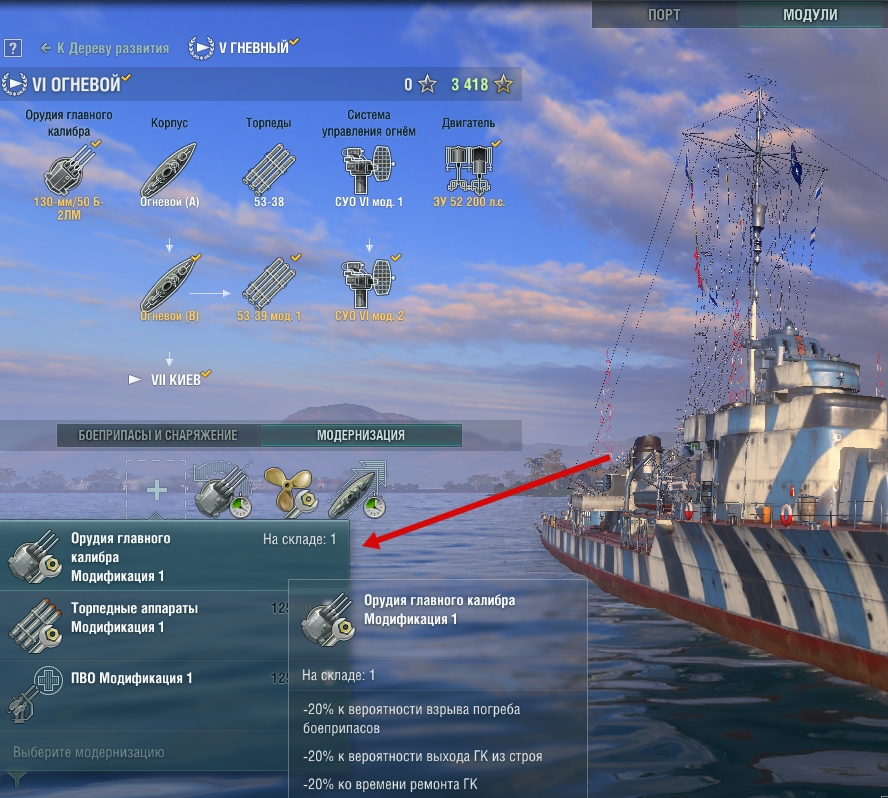The image size is (888, 798).
Task: Select previous ship V Гневный
Action: click(244, 47)
